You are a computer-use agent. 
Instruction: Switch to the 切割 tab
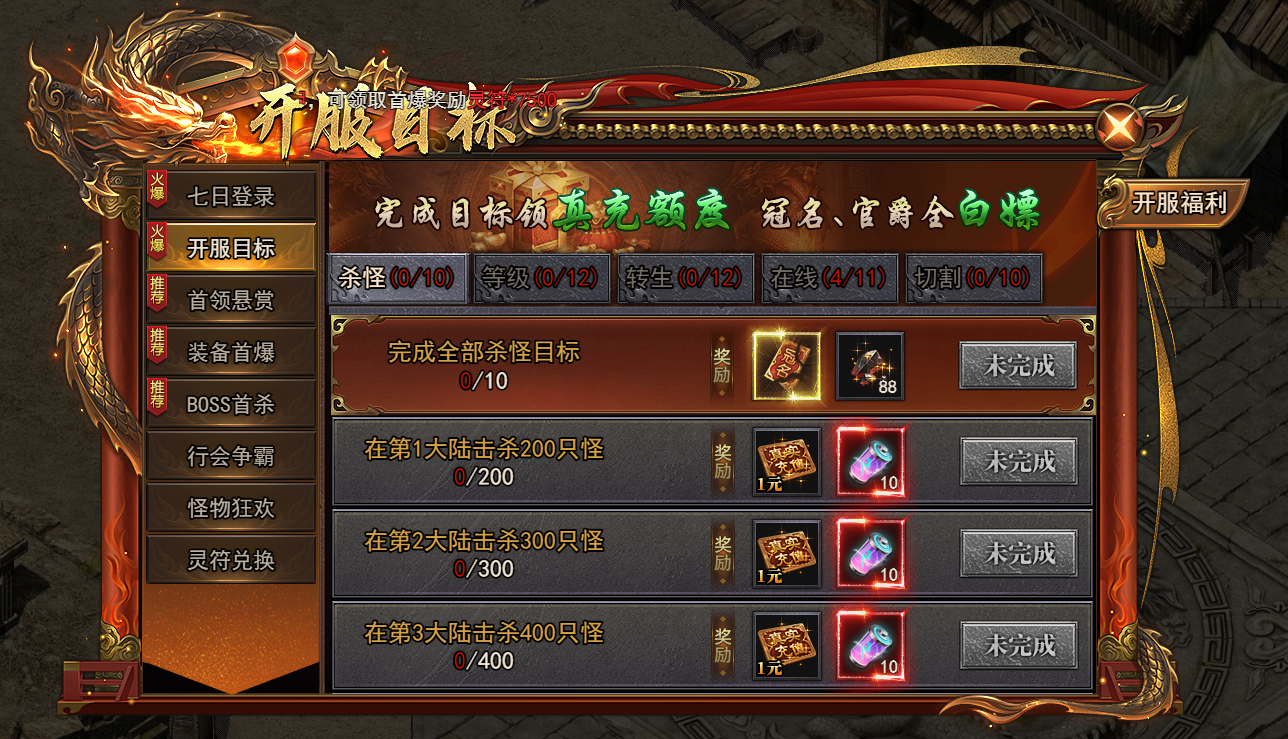tap(971, 277)
